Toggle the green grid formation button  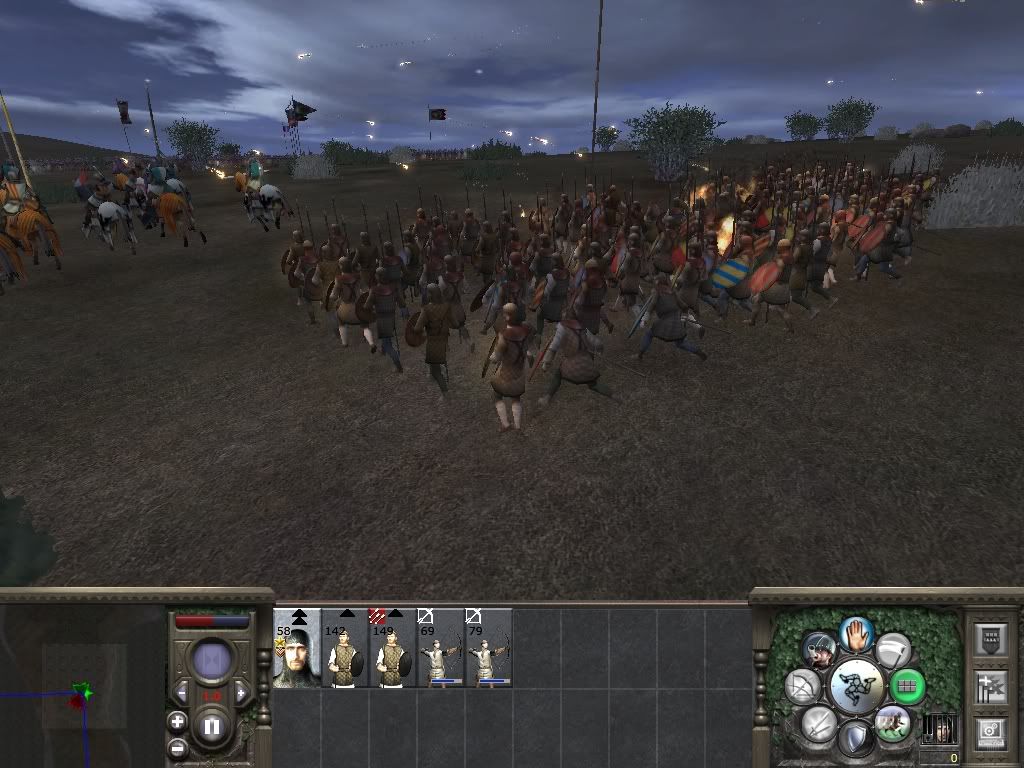(907, 687)
